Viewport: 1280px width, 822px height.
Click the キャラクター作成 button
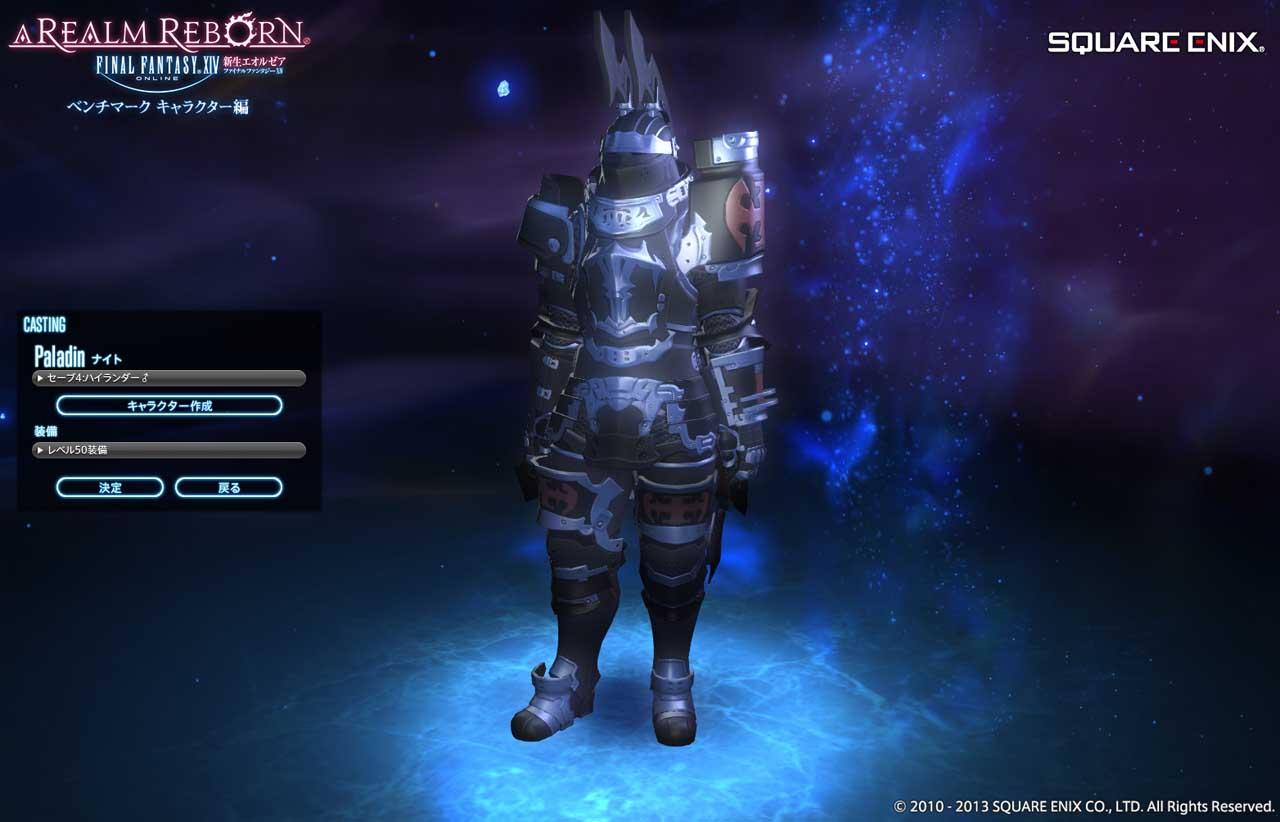[169, 406]
